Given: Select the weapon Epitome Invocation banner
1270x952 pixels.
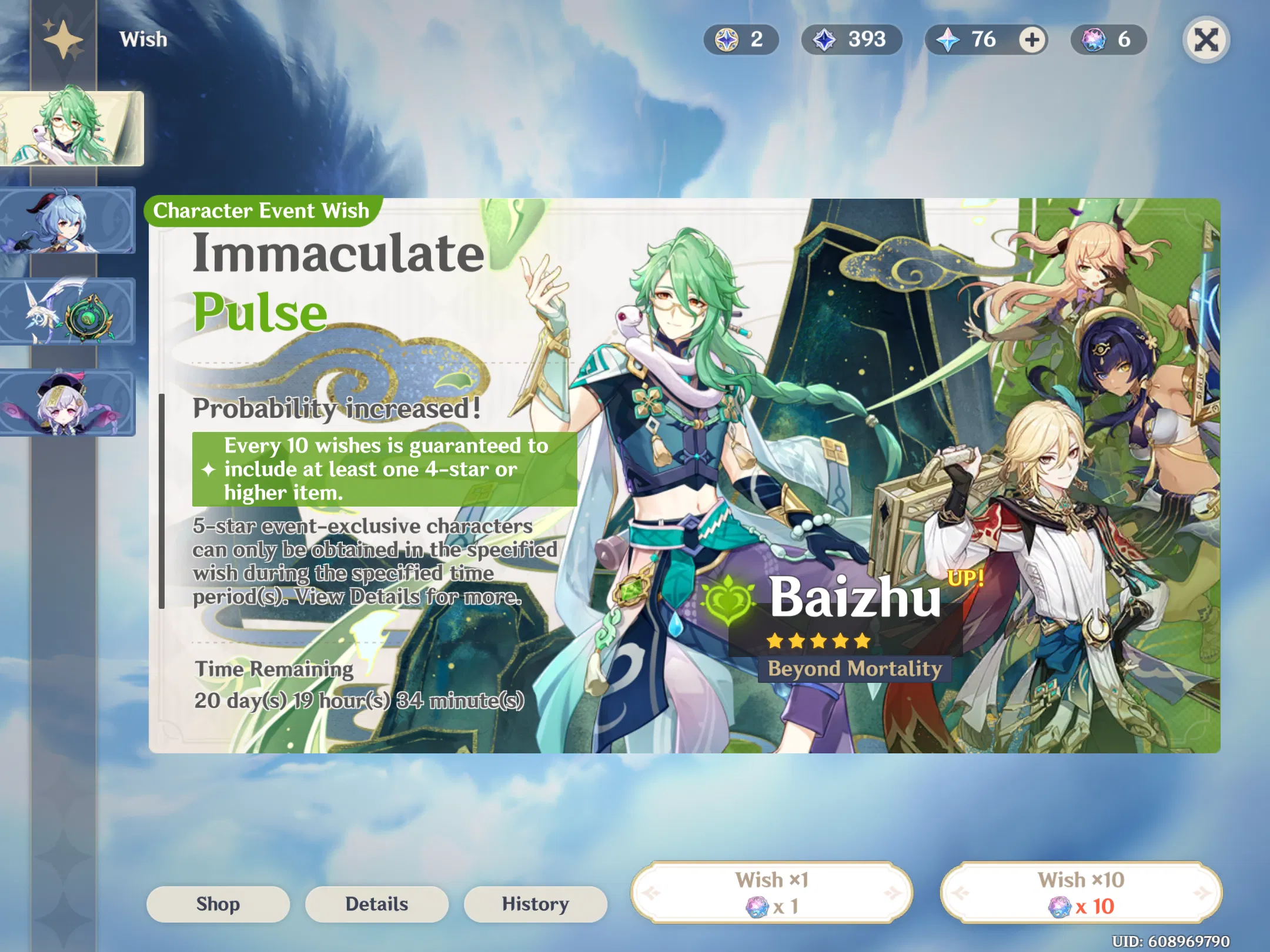Looking at the screenshot, I should [68, 311].
